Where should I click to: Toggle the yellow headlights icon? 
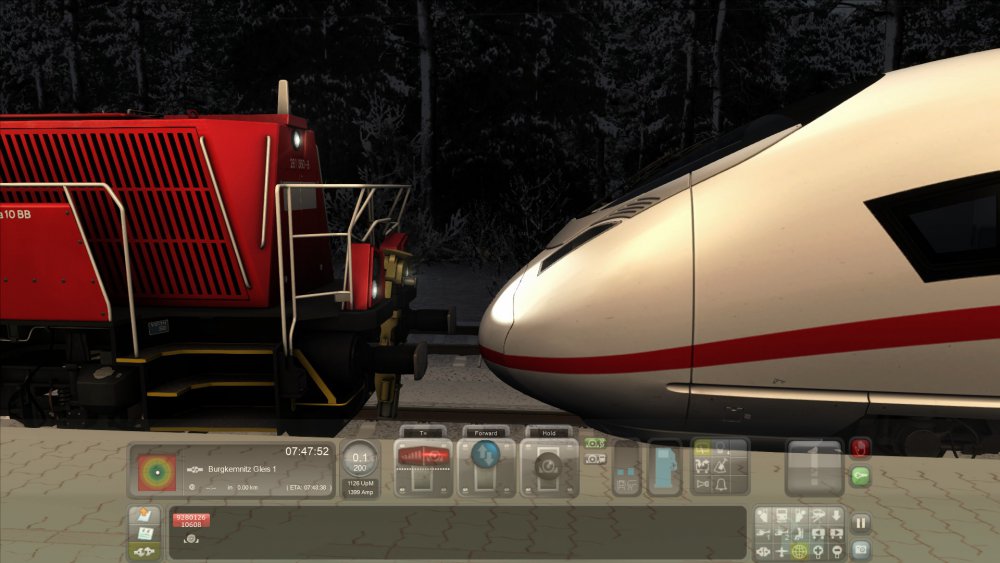(x=701, y=449)
